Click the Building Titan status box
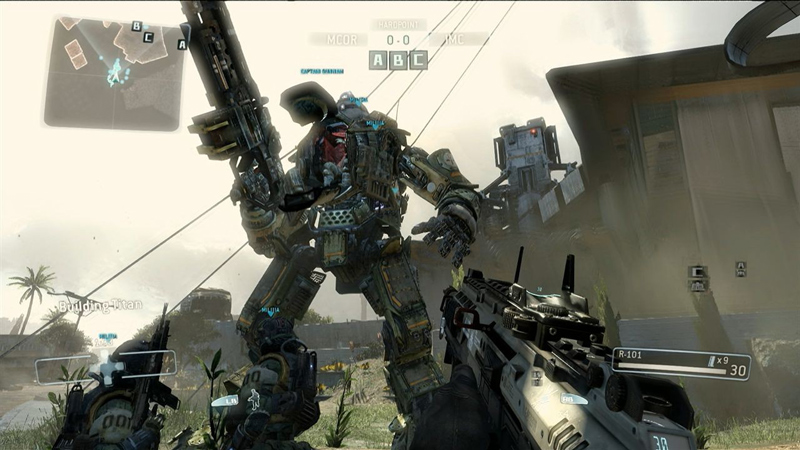800x450 pixels. click(x=105, y=367)
